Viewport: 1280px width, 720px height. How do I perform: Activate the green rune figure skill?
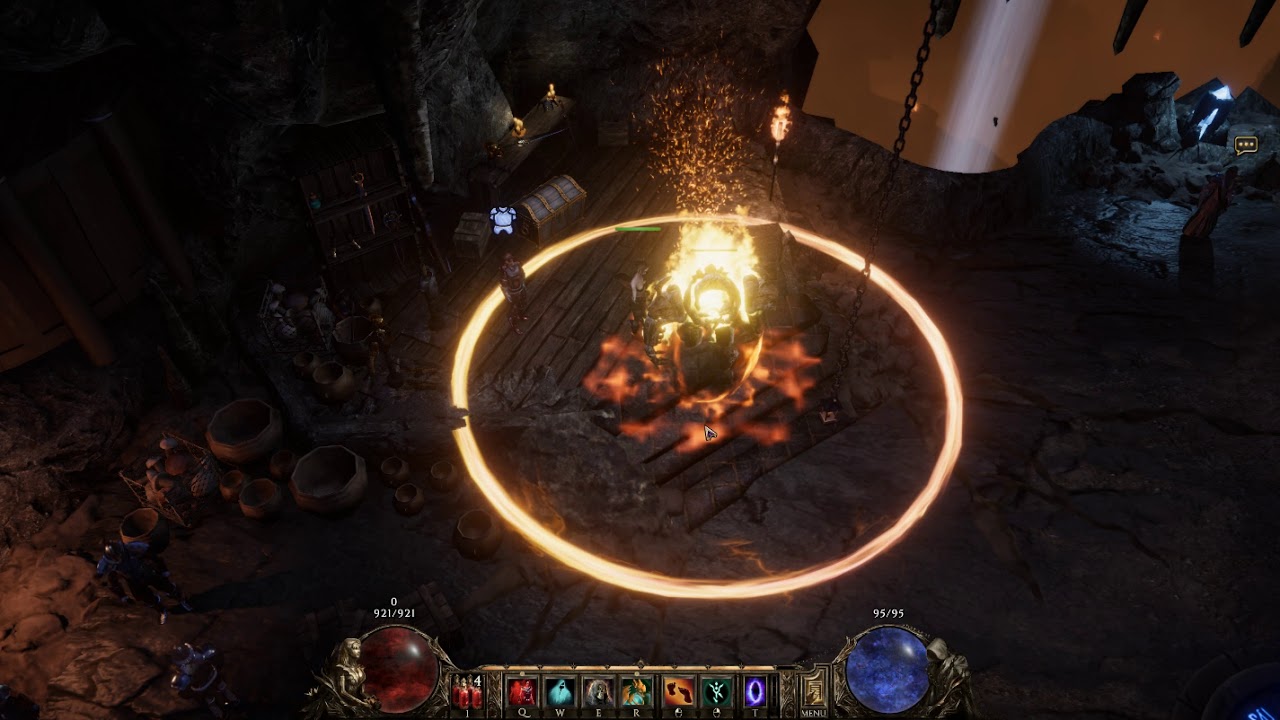(716, 692)
